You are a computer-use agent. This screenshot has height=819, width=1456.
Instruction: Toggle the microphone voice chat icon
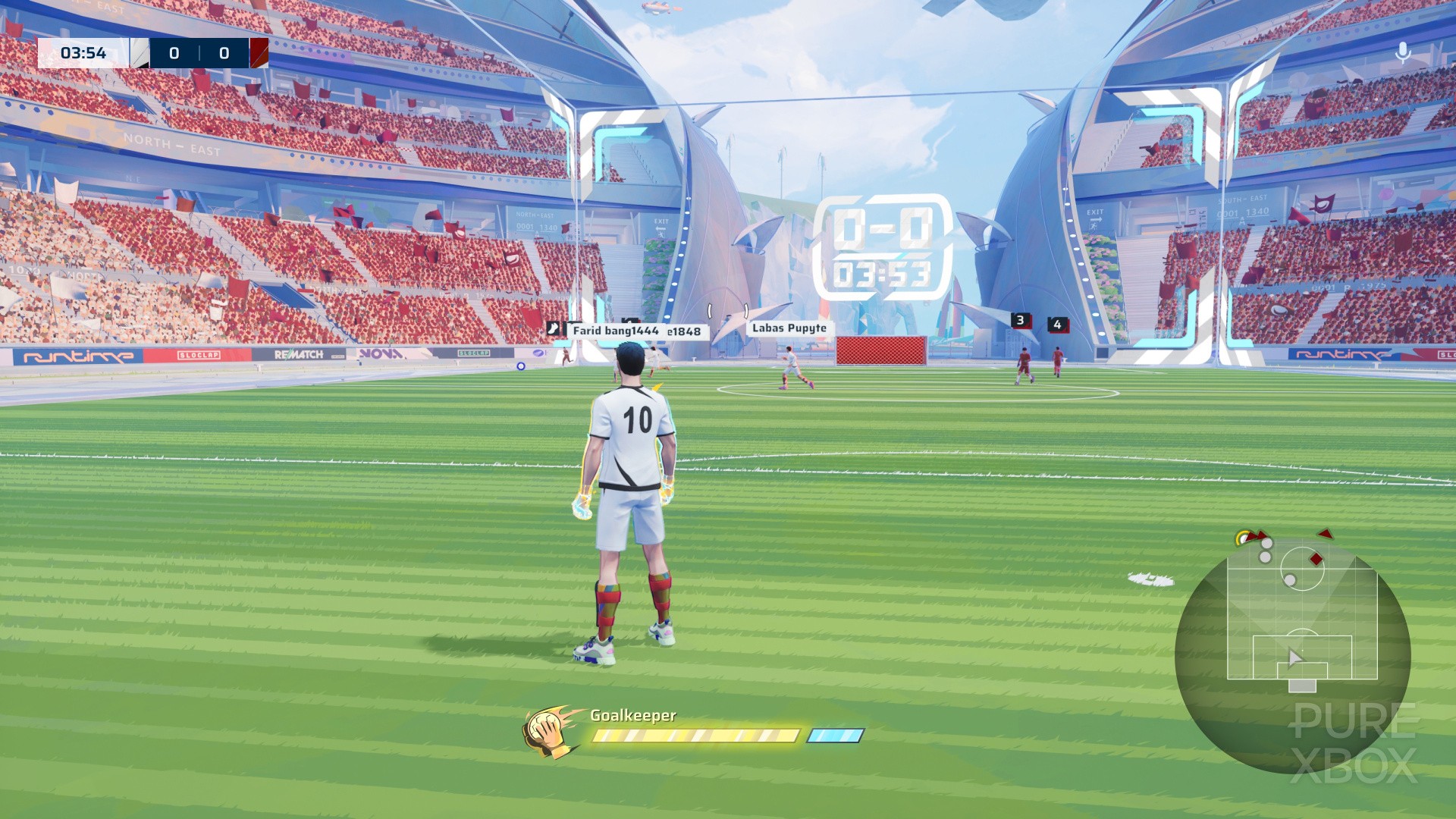point(1403,52)
